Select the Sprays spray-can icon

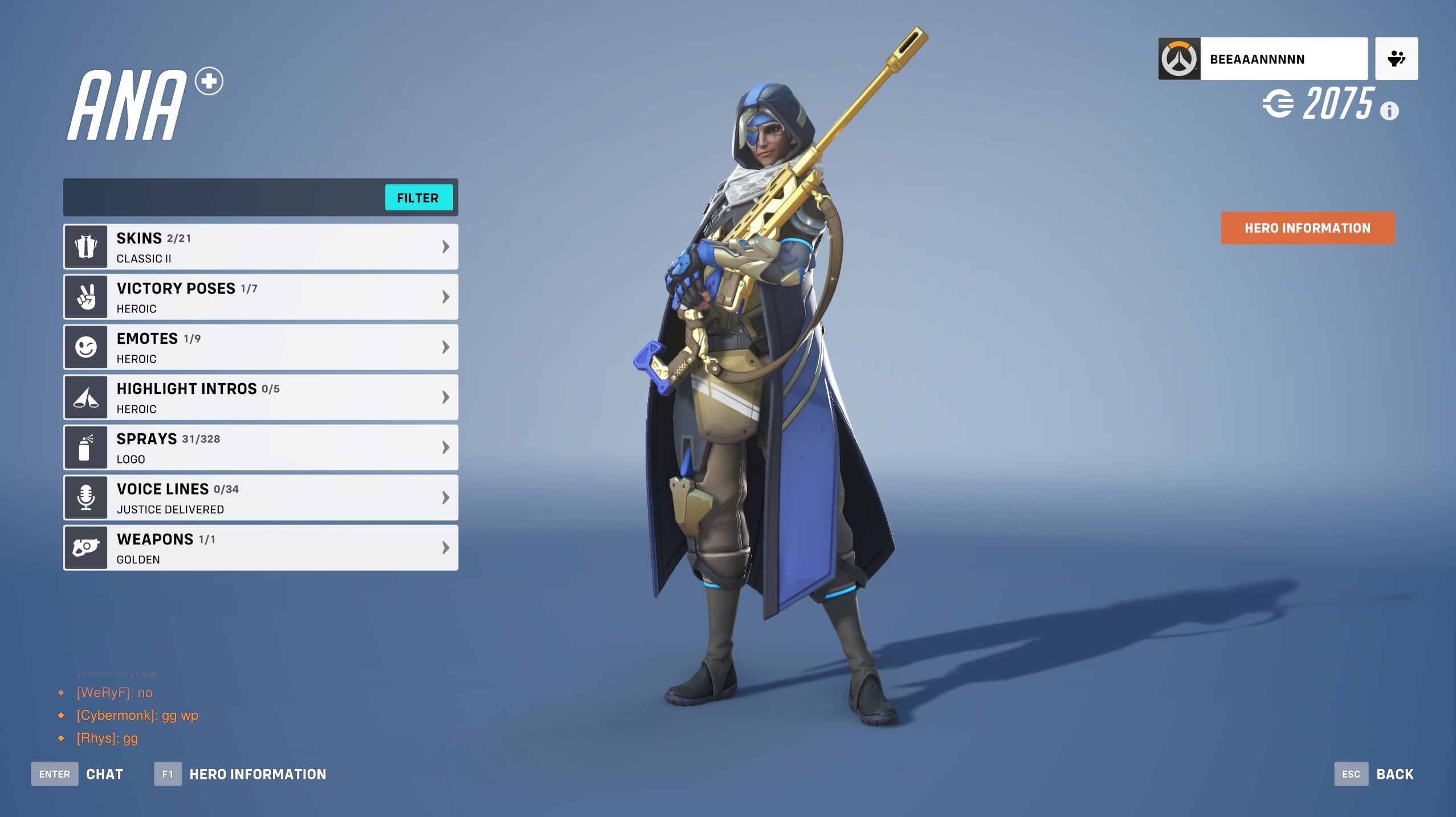pyautogui.click(x=85, y=447)
